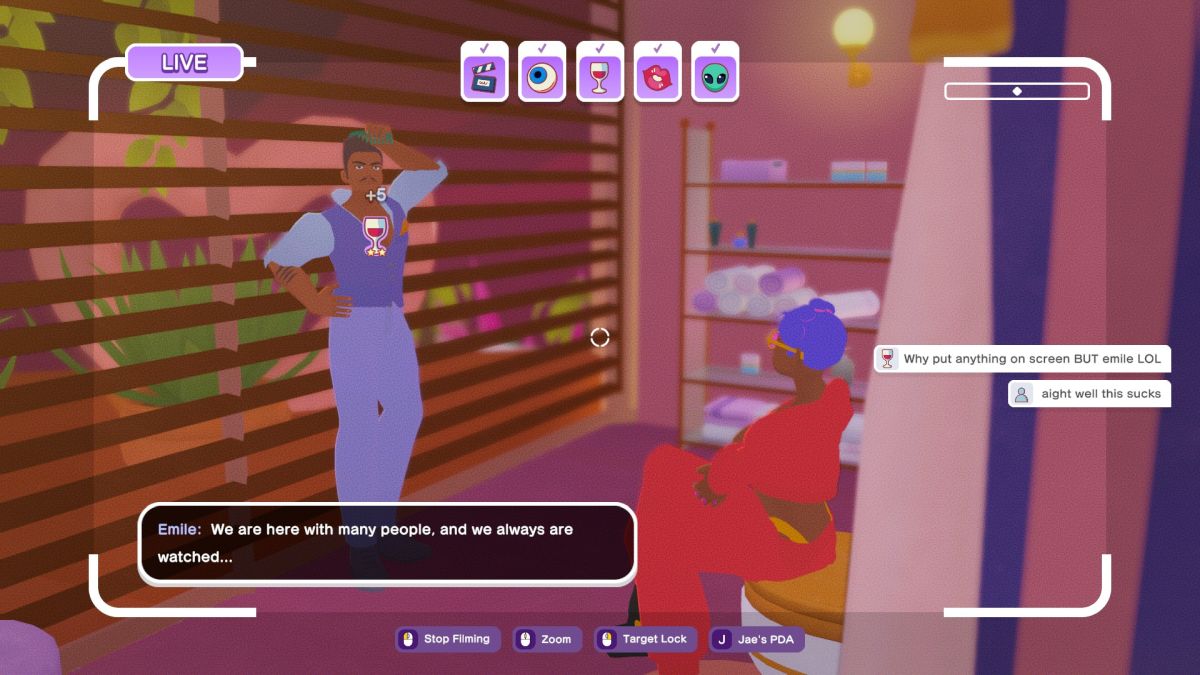Select the eyeball topic icon

click(542, 77)
